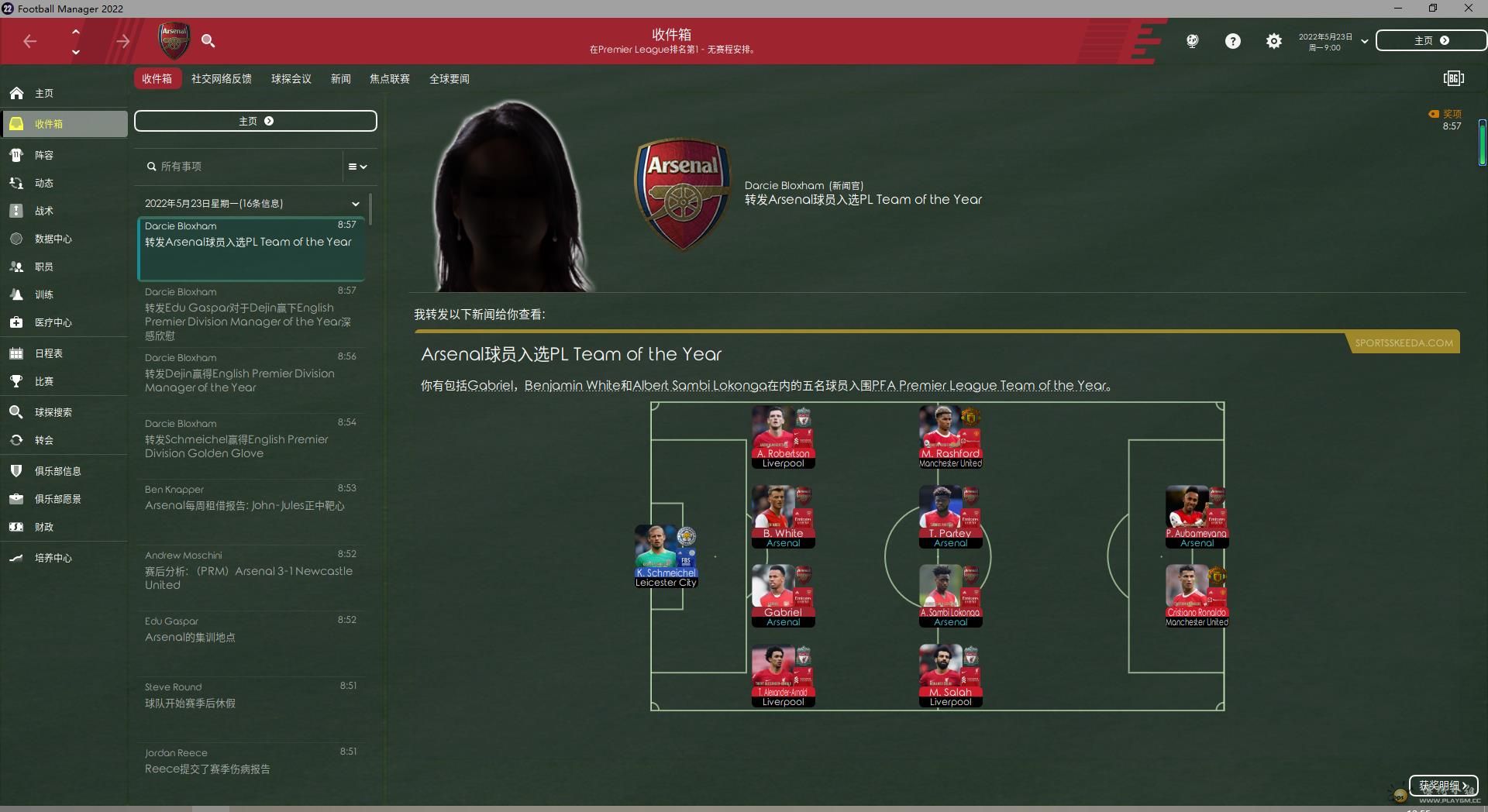Image resolution: width=1488 pixels, height=812 pixels.
Task: Go to the 战术 tactics screen
Action: click(x=44, y=211)
